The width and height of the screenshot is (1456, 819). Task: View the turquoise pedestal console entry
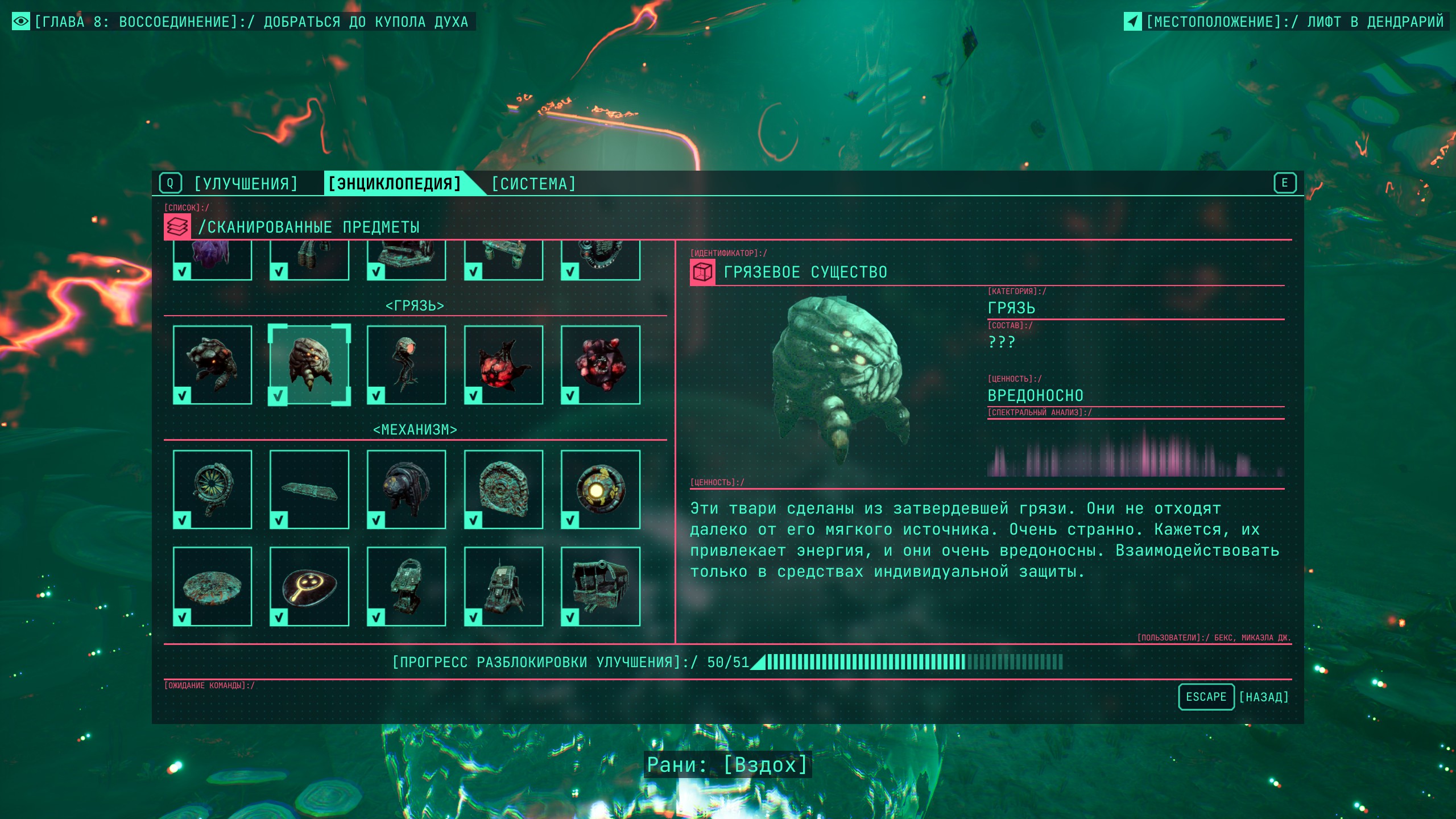click(406, 586)
